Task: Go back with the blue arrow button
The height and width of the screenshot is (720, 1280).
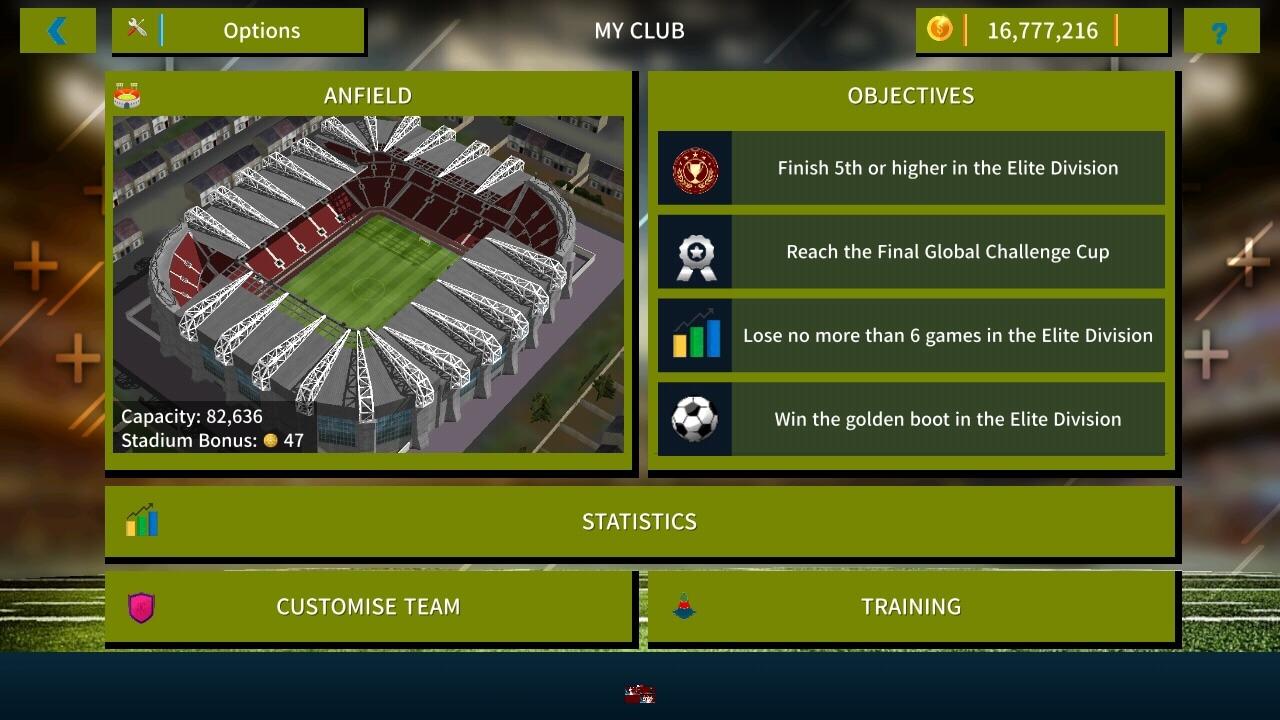Action: pyautogui.click(x=57, y=31)
